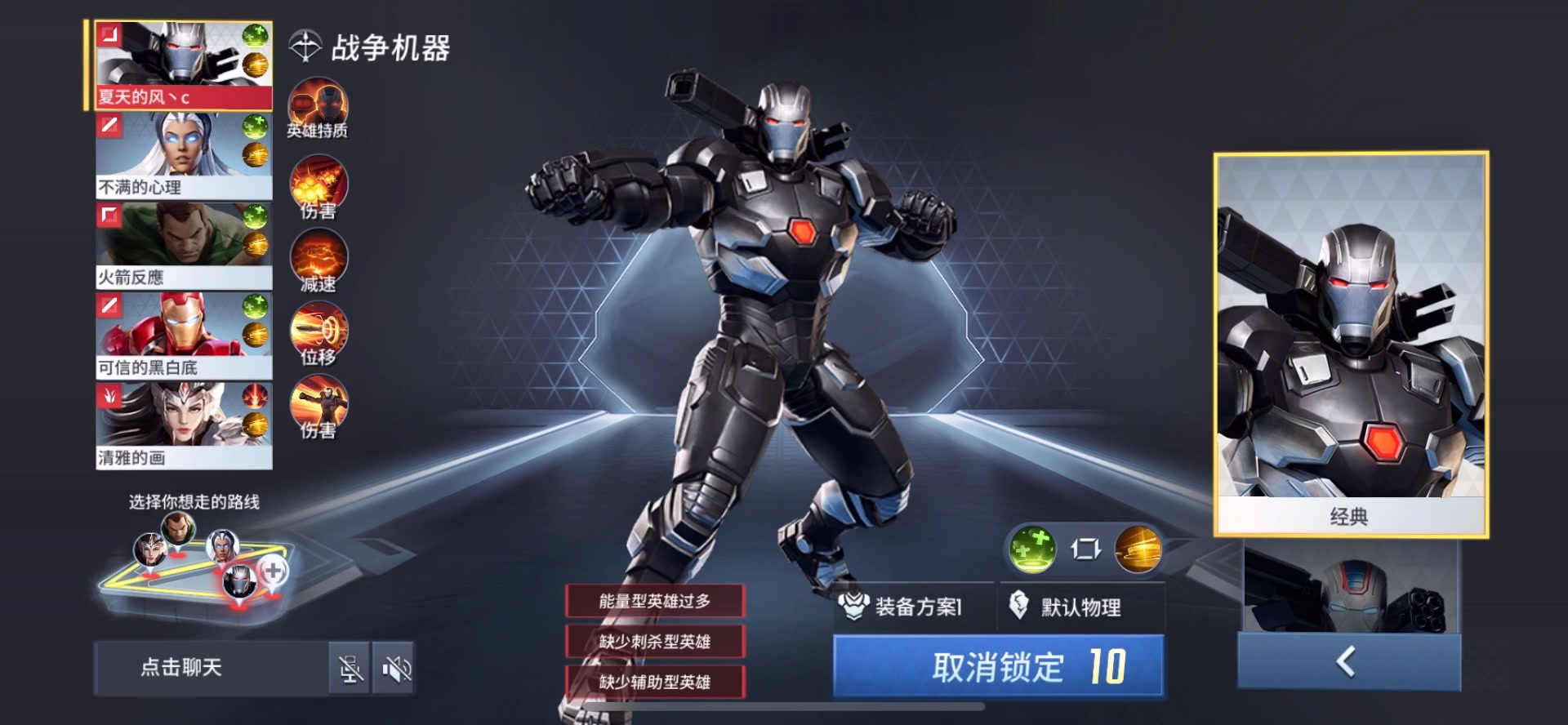
Task: Click the War Machine bow emblem beside hero name
Action: tap(306, 47)
